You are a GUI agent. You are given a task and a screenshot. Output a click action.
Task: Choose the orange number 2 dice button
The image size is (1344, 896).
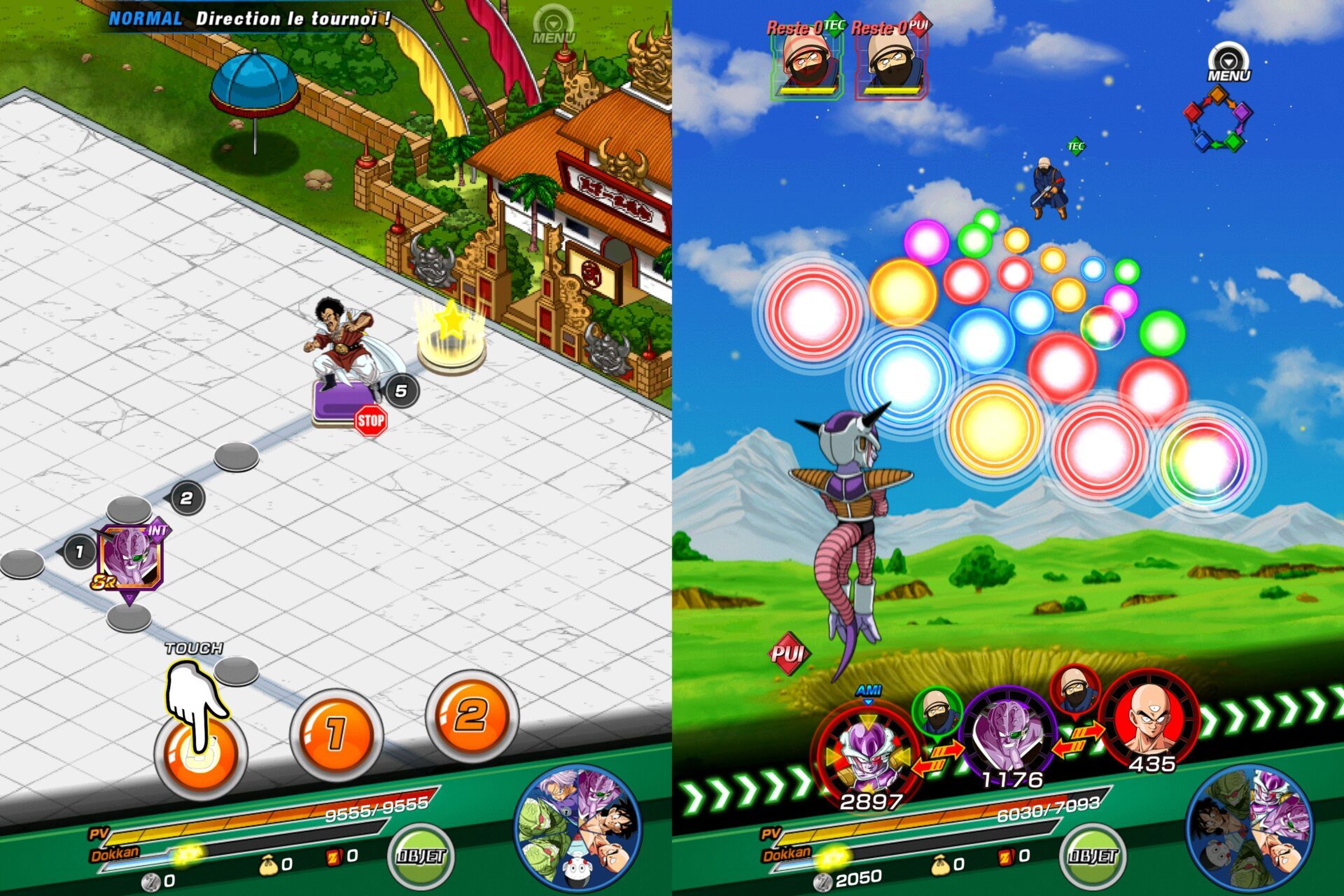(471, 716)
